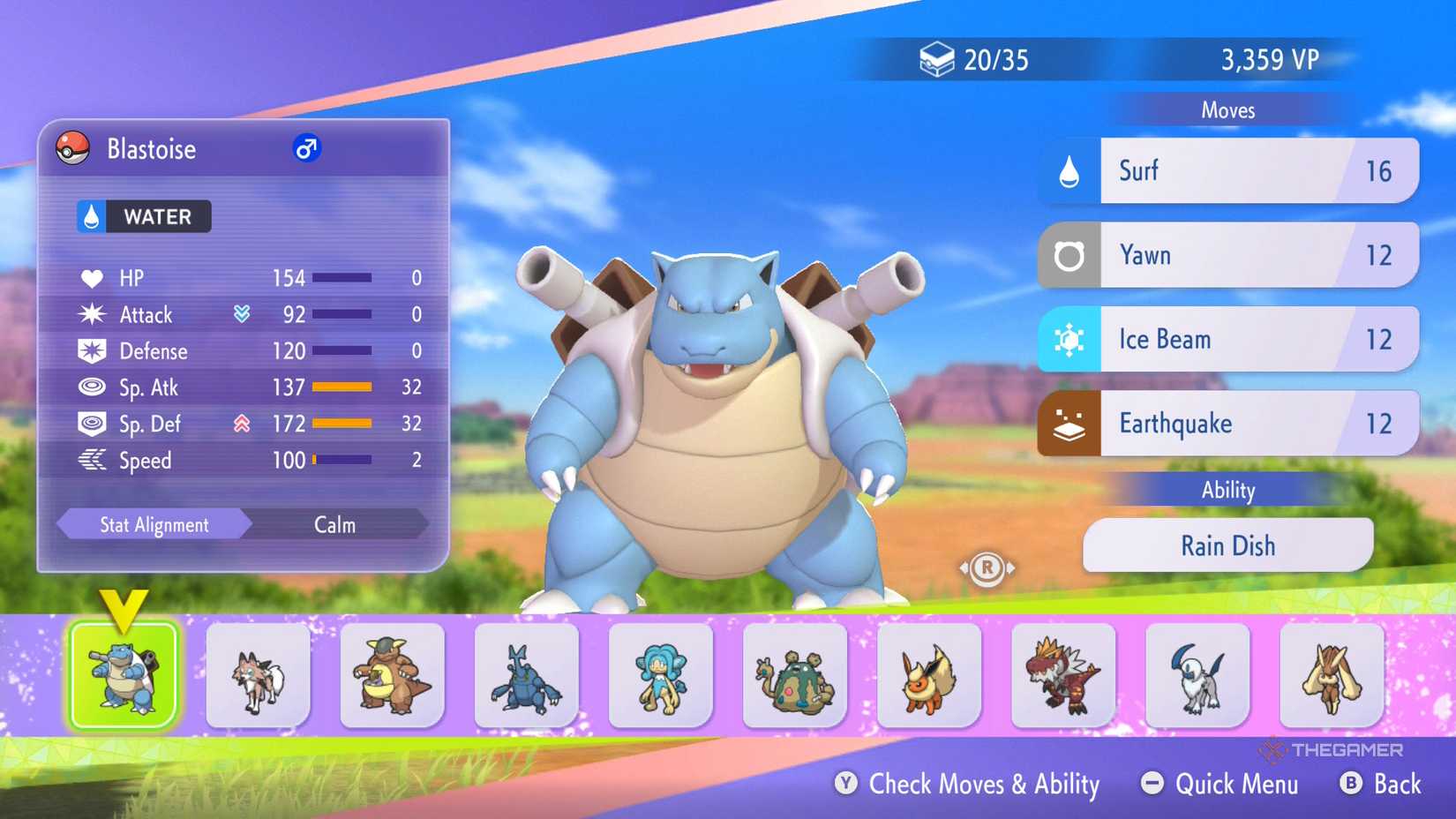Toggle the Sp. Def stat boost indicator
This screenshot has height=819, width=1456.
(x=240, y=423)
